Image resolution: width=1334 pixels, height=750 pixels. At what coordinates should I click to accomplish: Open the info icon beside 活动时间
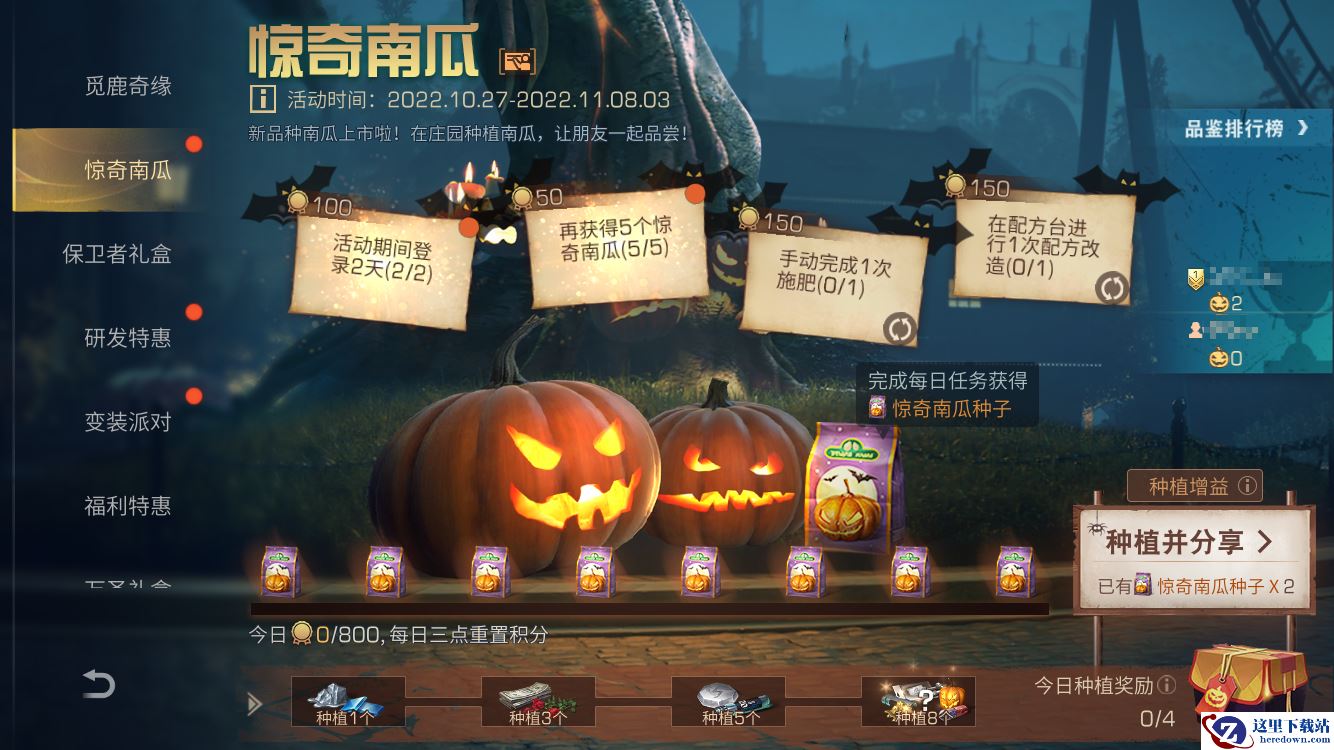261,101
